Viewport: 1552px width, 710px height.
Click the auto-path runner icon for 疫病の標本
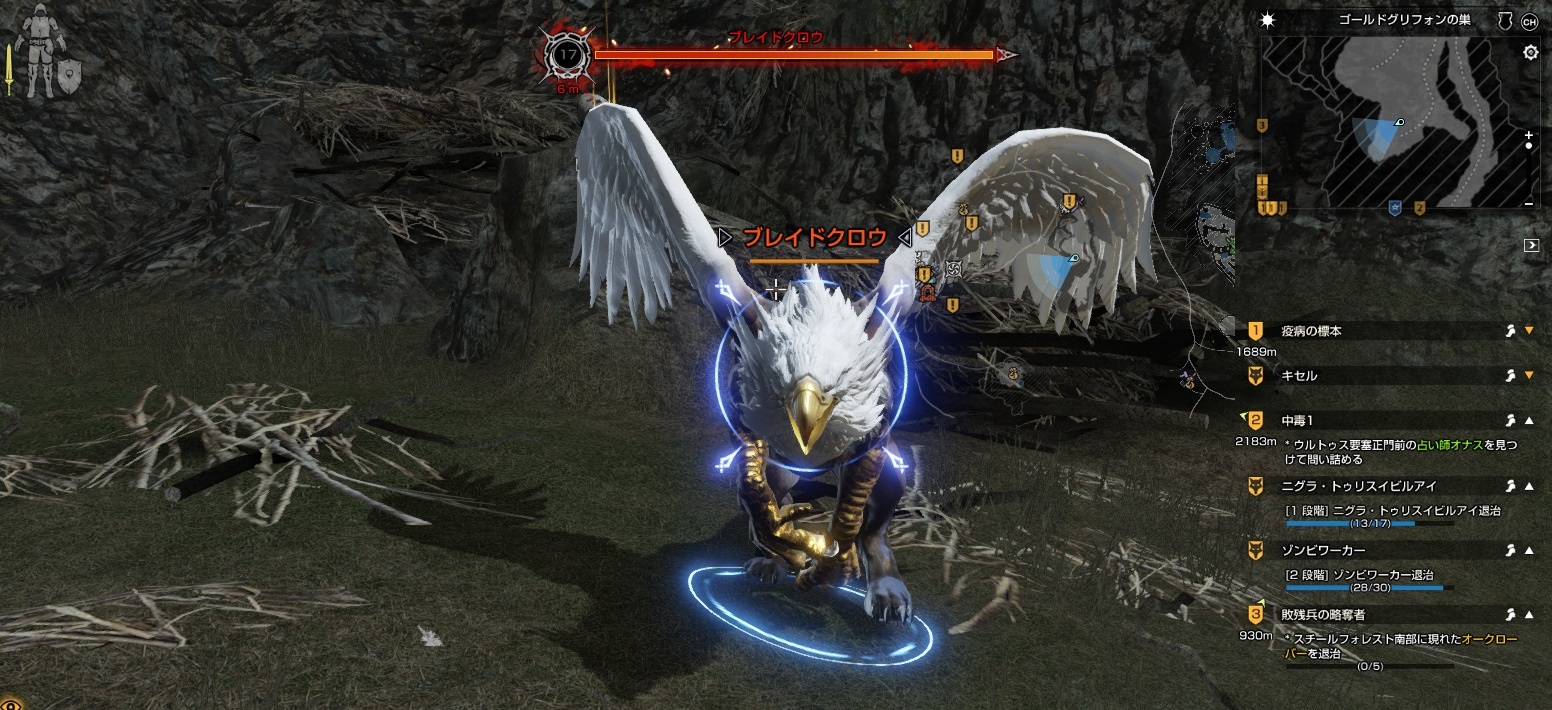click(x=1510, y=331)
